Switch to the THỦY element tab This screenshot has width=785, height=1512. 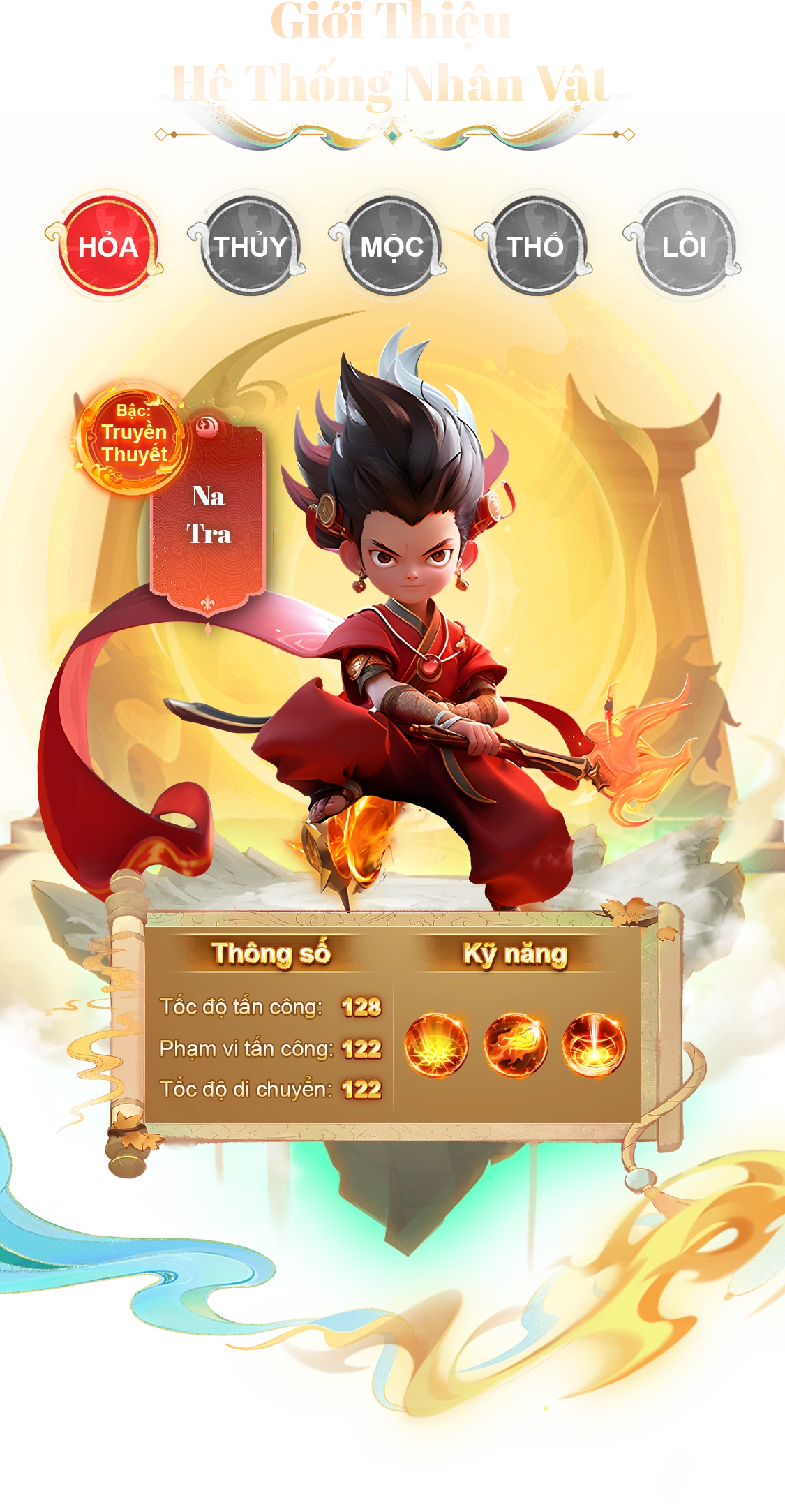pos(250,246)
